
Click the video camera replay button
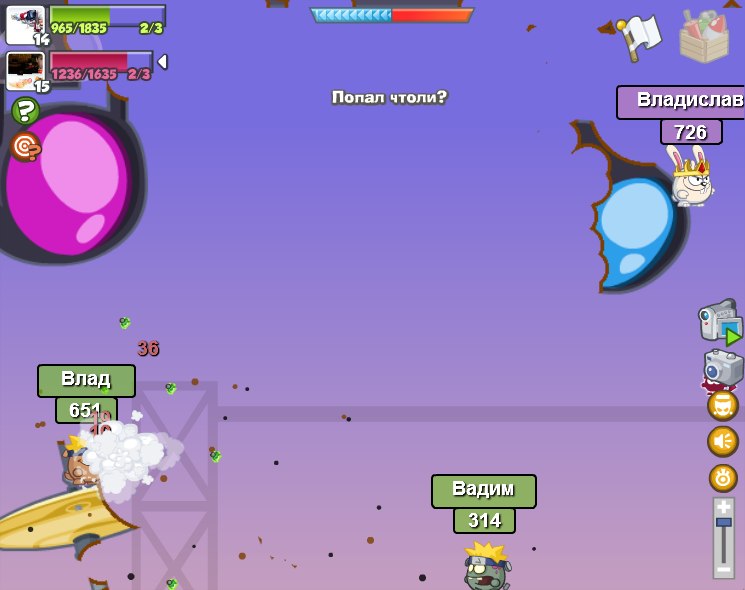click(x=719, y=322)
